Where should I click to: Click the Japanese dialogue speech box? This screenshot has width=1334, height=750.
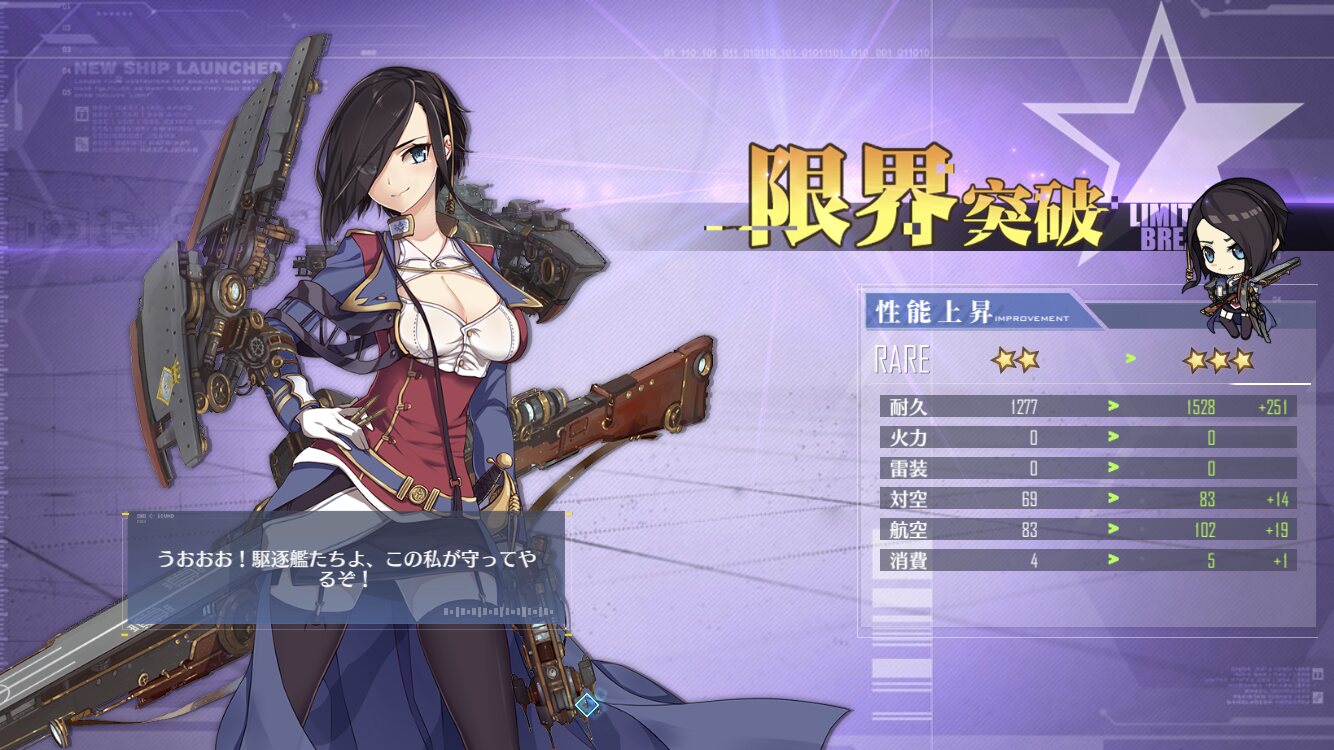(x=346, y=570)
